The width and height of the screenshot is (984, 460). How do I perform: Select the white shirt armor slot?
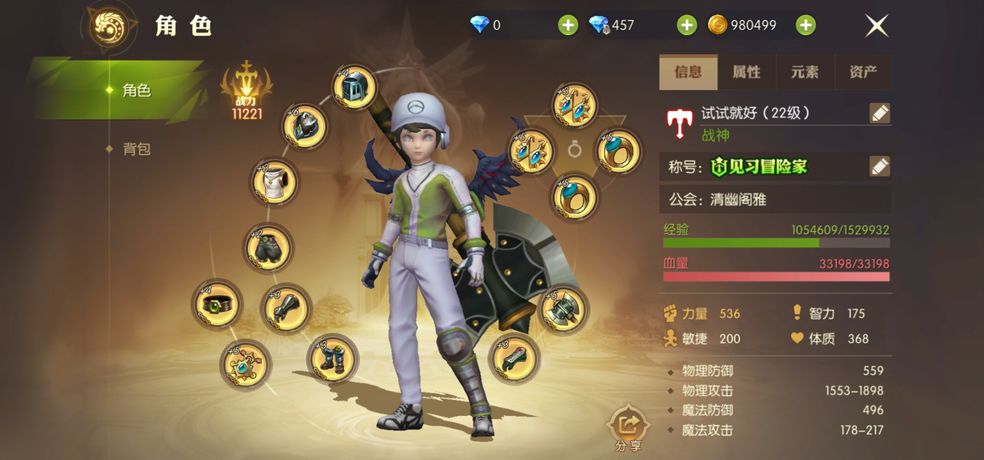[x=274, y=182]
